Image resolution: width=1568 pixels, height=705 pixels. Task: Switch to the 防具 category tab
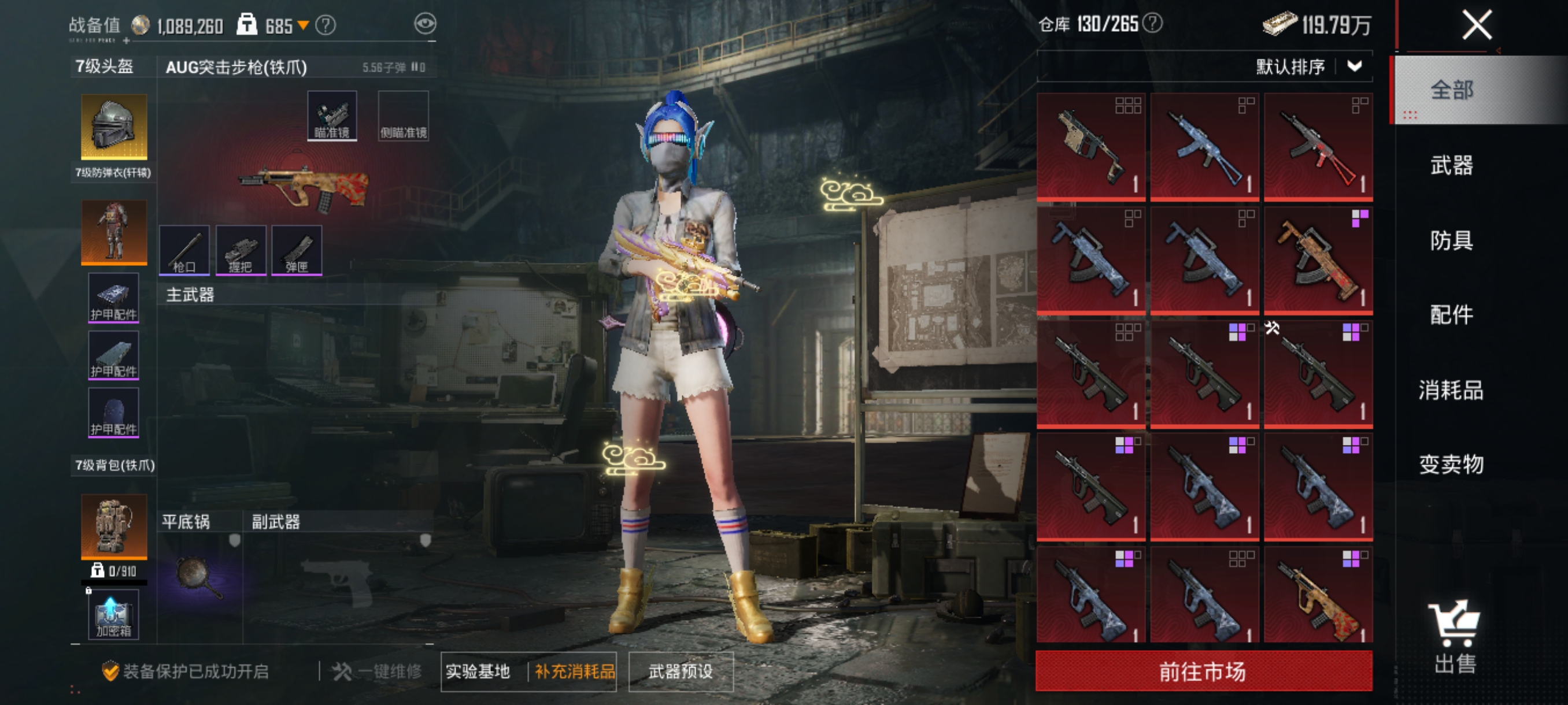click(1451, 240)
